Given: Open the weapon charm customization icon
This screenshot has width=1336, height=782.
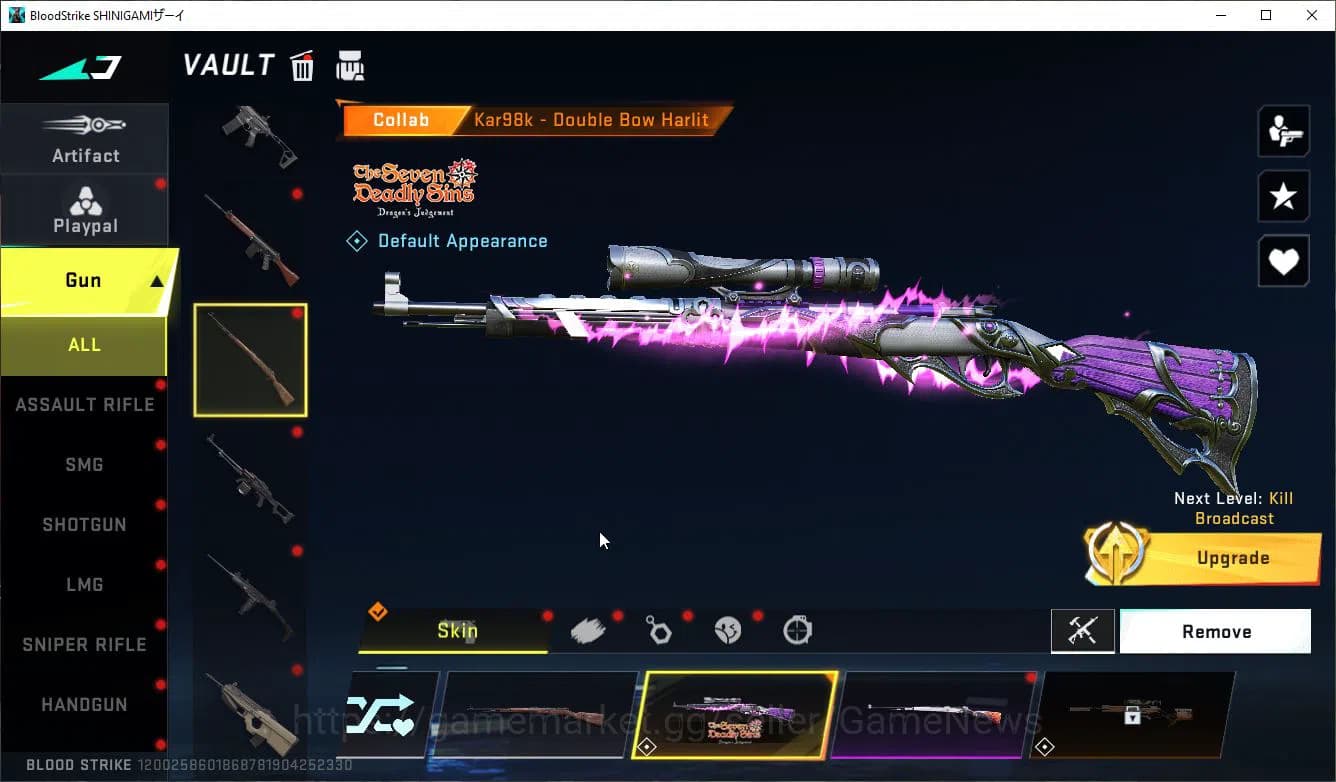Looking at the screenshot, I should tap(659, 629).
